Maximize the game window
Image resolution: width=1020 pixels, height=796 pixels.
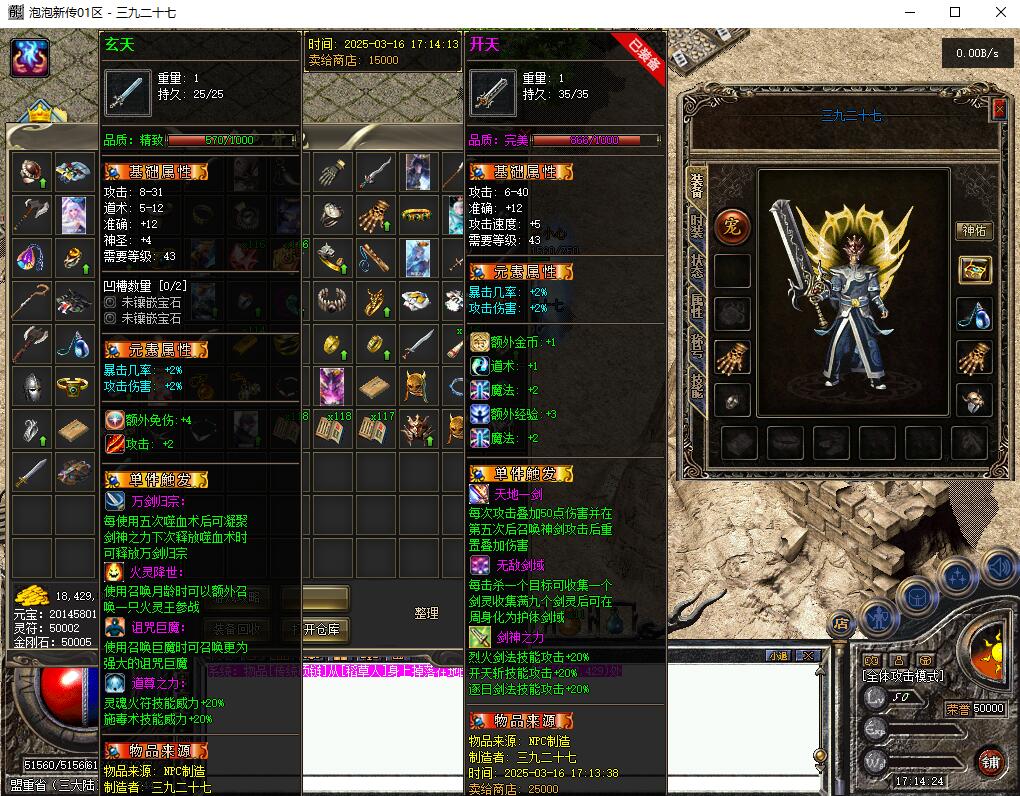click(x=955, y=12)
